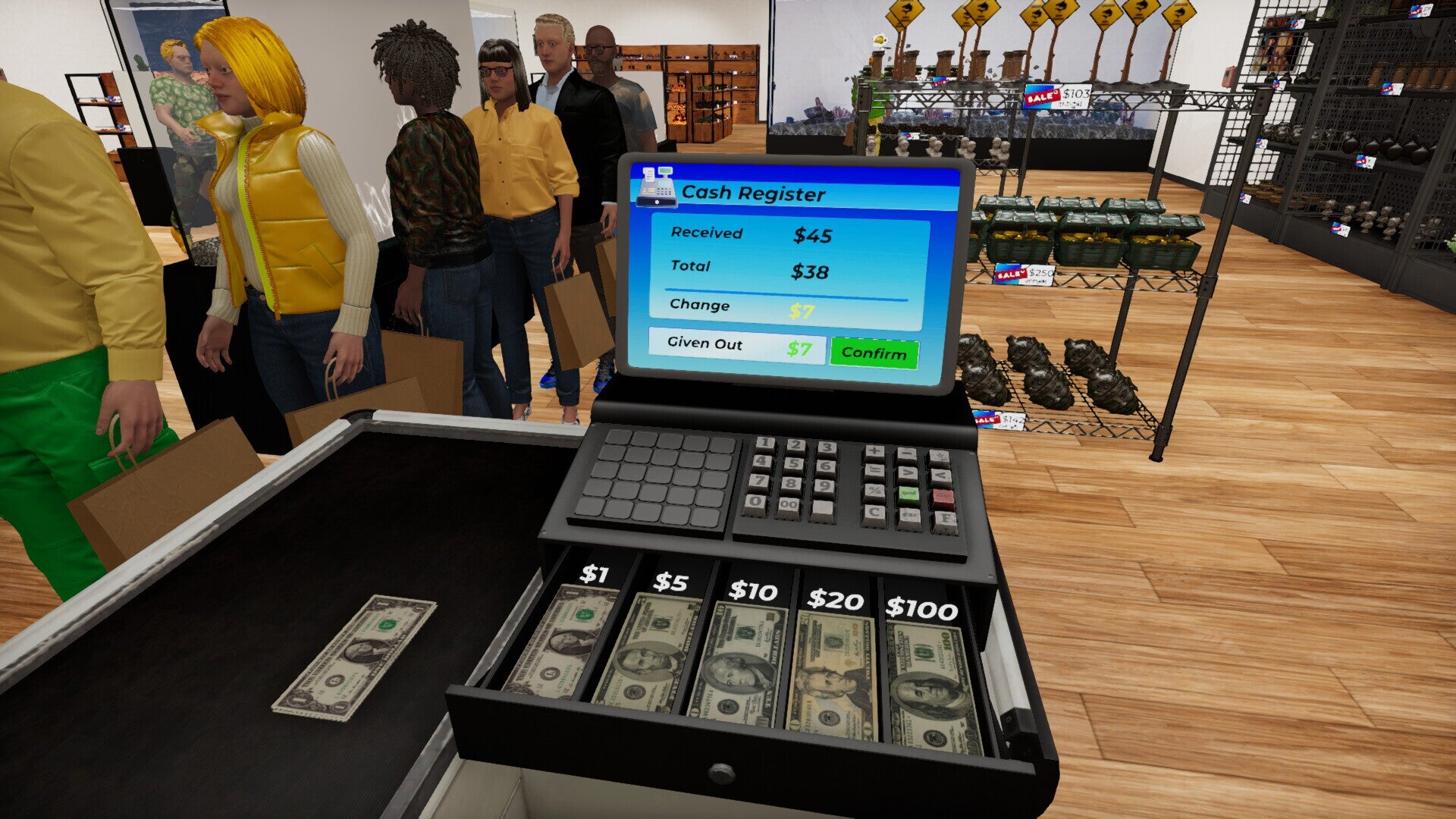
Task: Click the Change $7 value on the display
Action: (804, 308)
